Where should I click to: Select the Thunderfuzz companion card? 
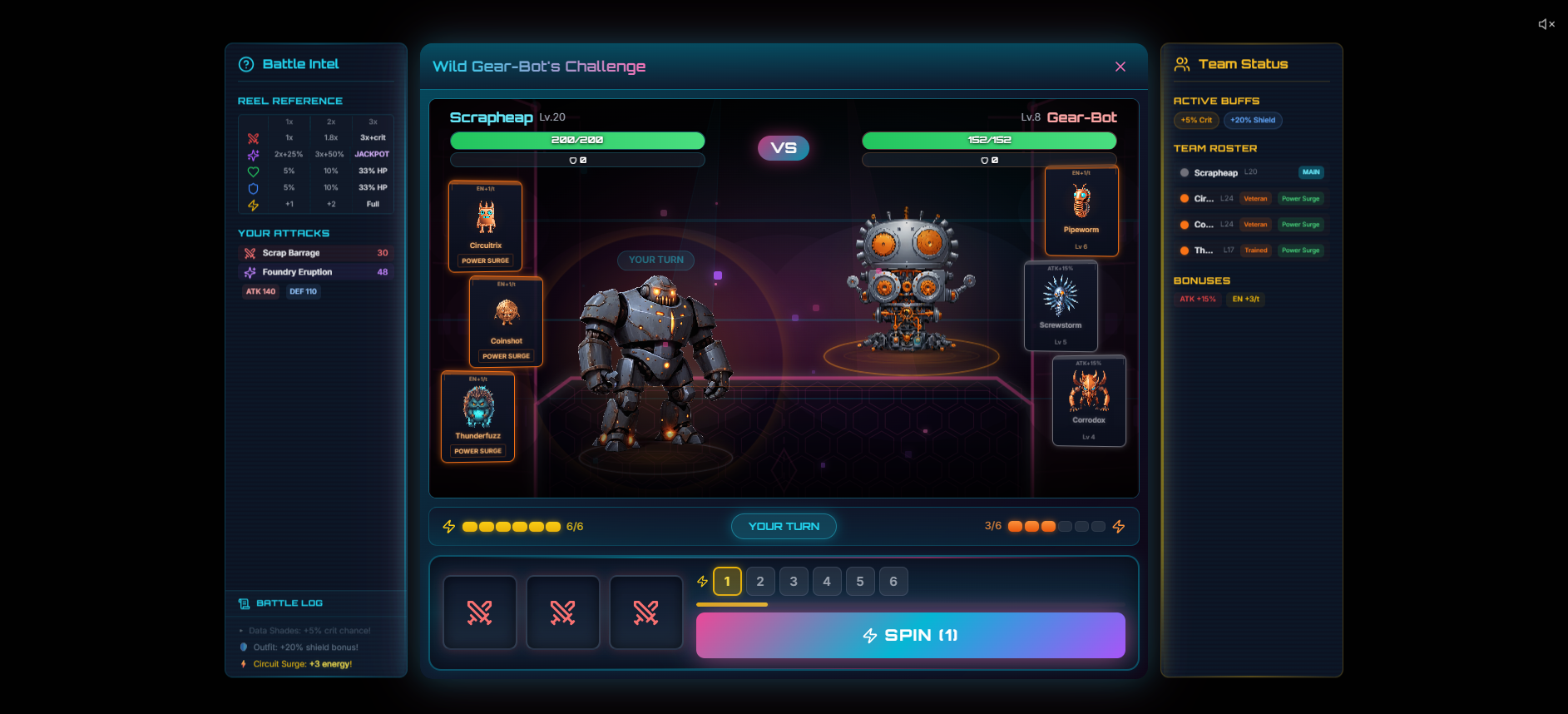477,417
